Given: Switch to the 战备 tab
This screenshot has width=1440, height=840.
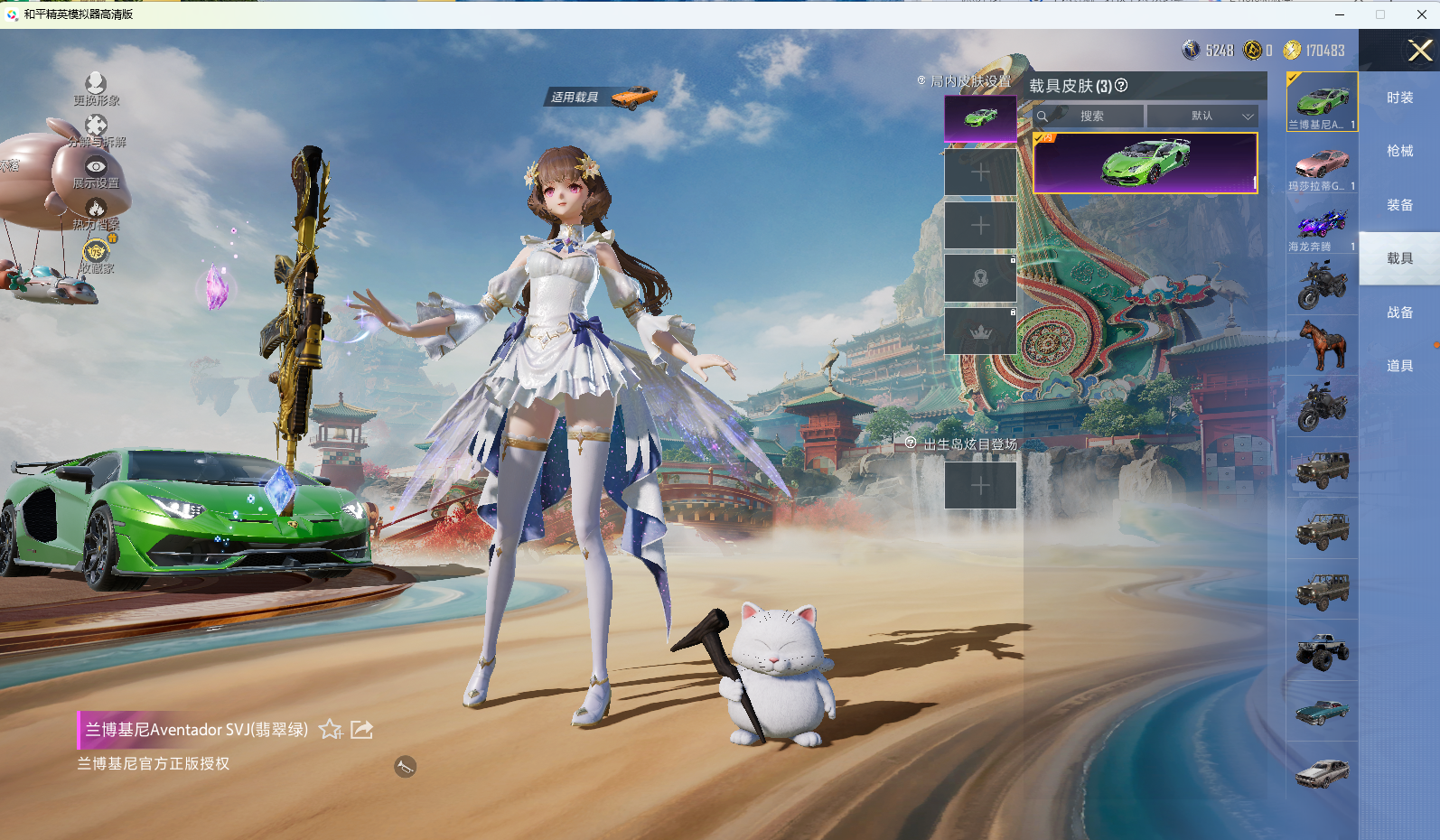Looking at the screenshot, I should [1399, 313].
